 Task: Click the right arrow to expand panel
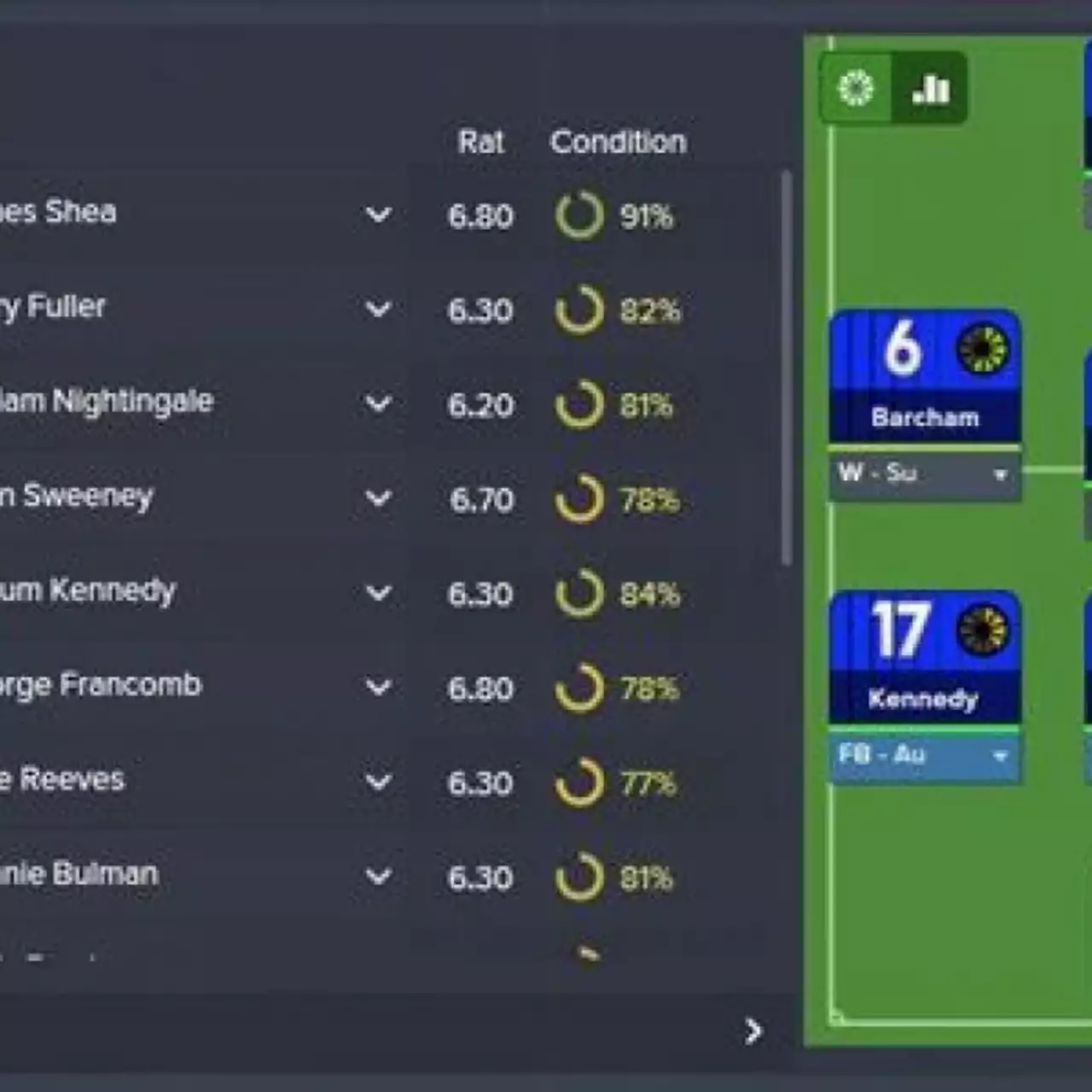tap(752, 1032)
